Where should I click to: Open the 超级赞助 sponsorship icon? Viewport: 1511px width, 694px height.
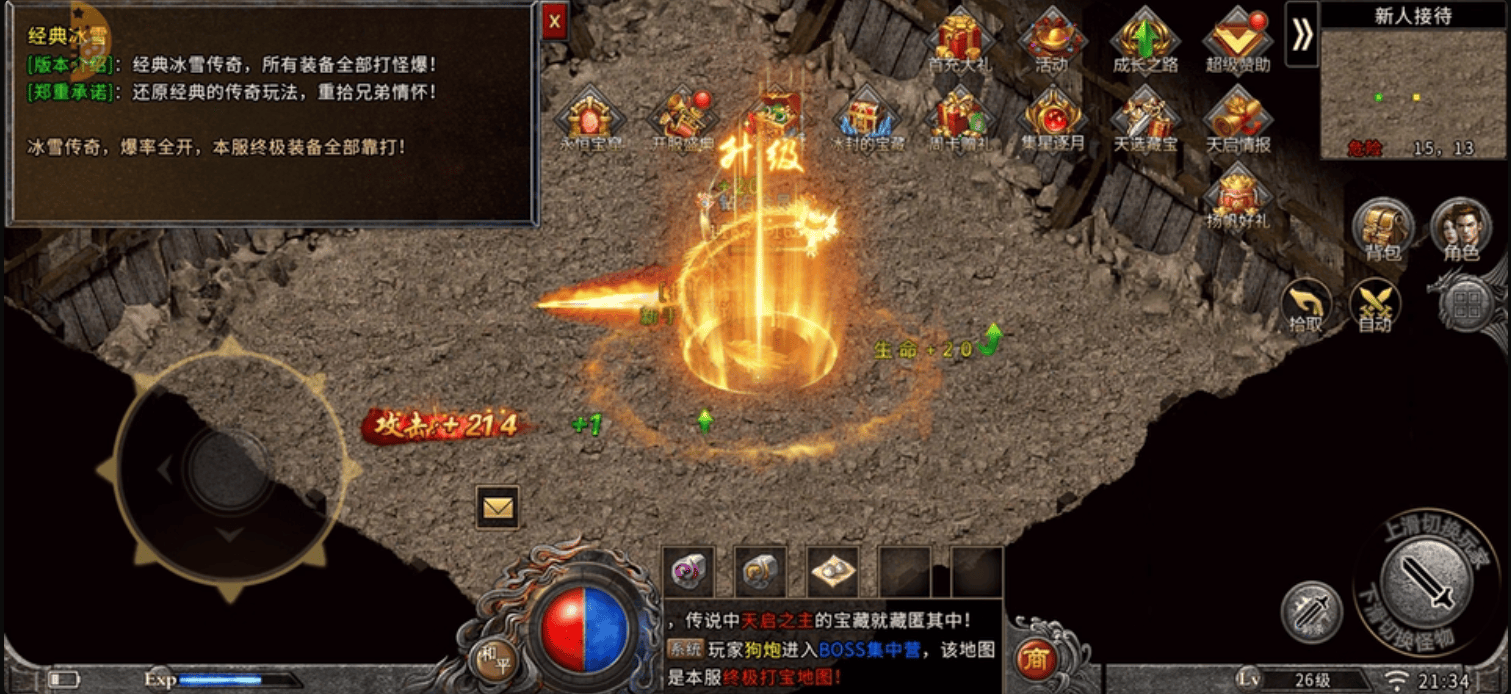[1238, 38]
